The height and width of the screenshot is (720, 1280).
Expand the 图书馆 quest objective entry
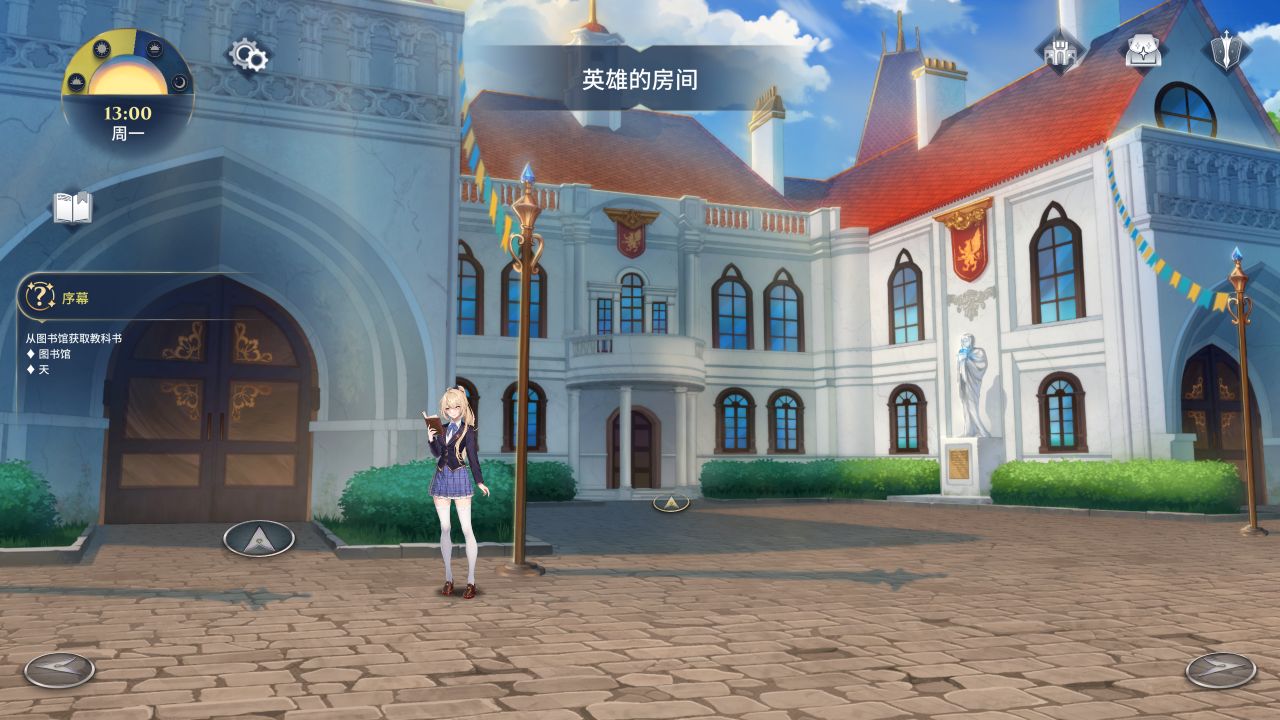pos(50,352)
